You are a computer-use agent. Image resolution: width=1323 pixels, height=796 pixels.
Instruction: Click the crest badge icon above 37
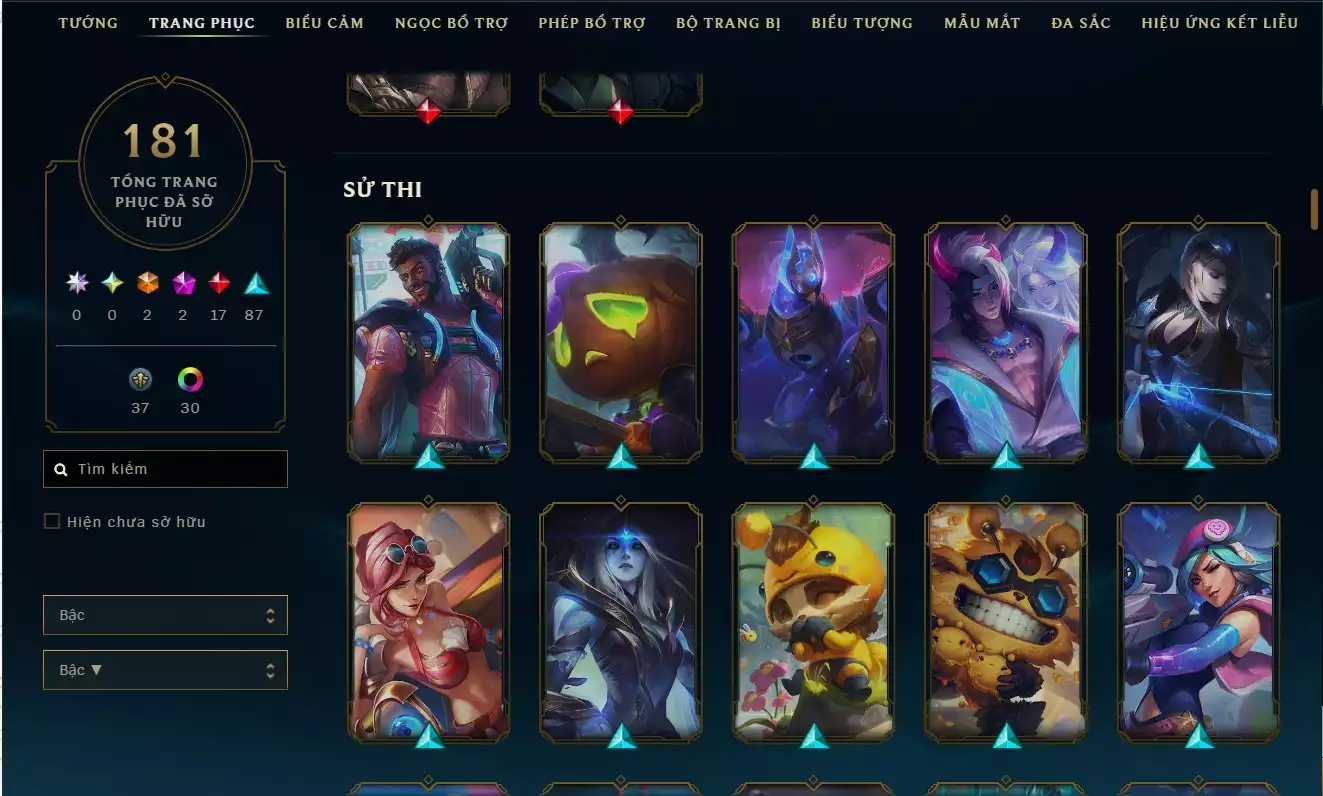click(x=139, y=378)
